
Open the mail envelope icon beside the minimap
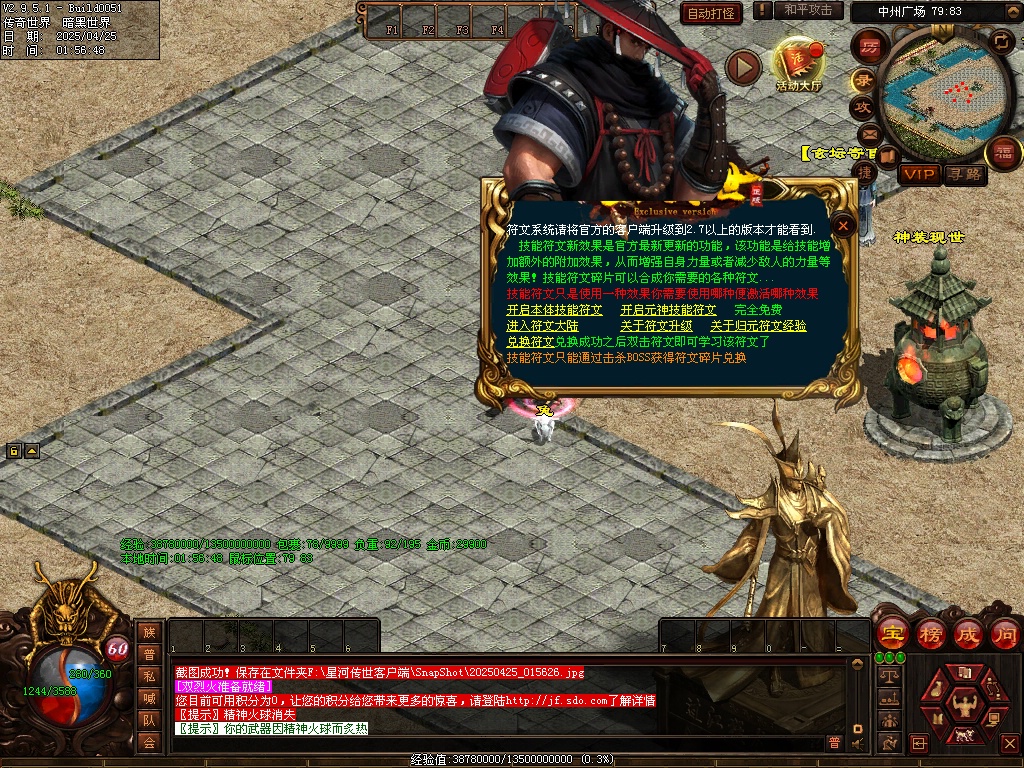868,134
